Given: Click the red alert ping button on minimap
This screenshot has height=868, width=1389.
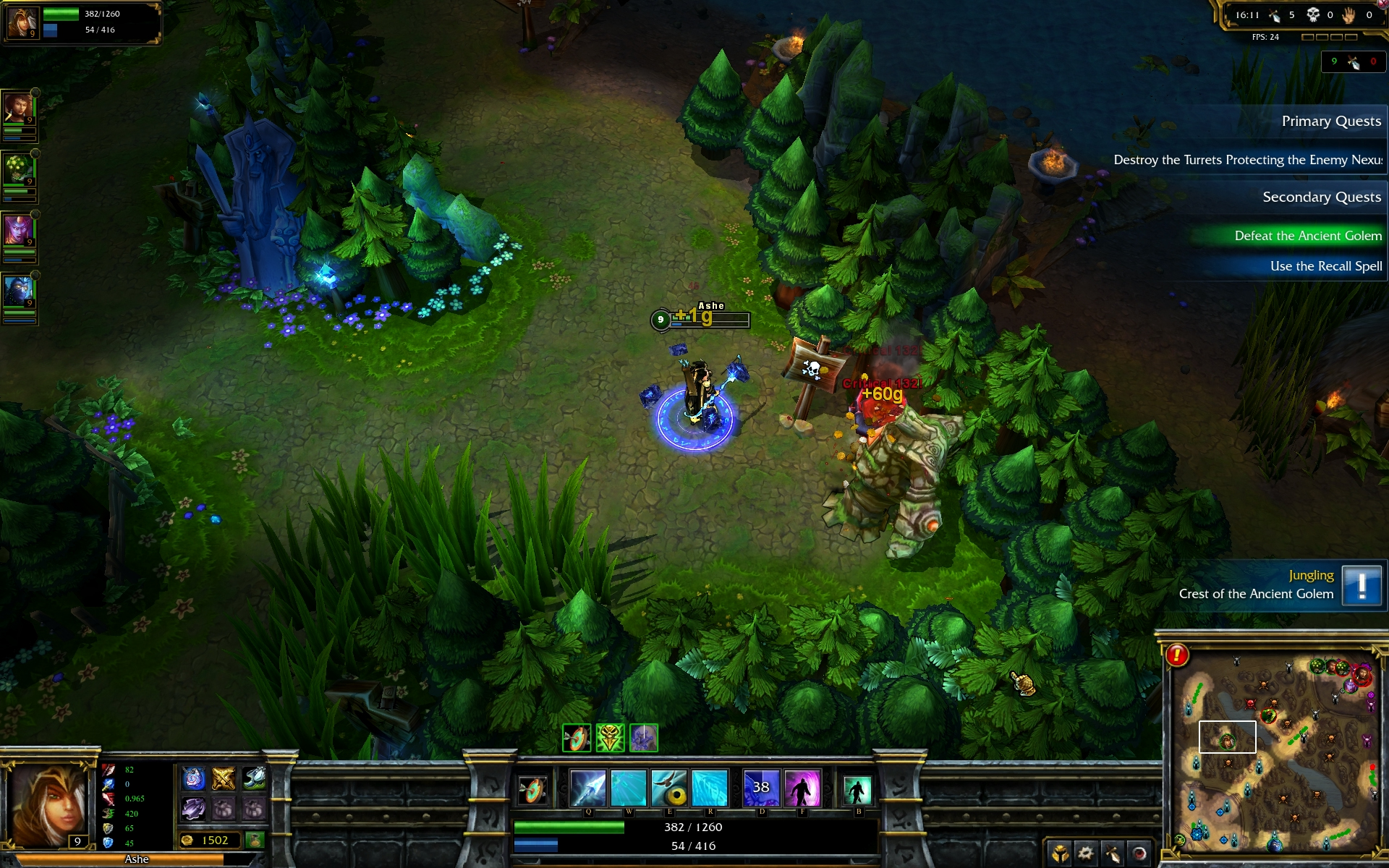Looking at the screenshot, I should [x=1177, y=655].
